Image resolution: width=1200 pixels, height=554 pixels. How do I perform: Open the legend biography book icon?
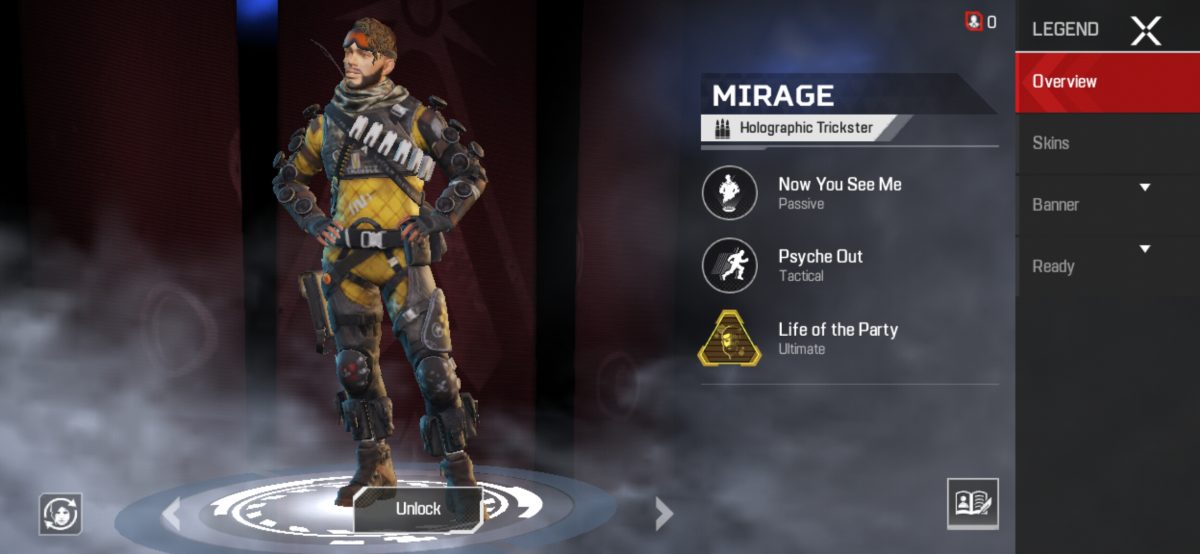(x=972, y=503)
